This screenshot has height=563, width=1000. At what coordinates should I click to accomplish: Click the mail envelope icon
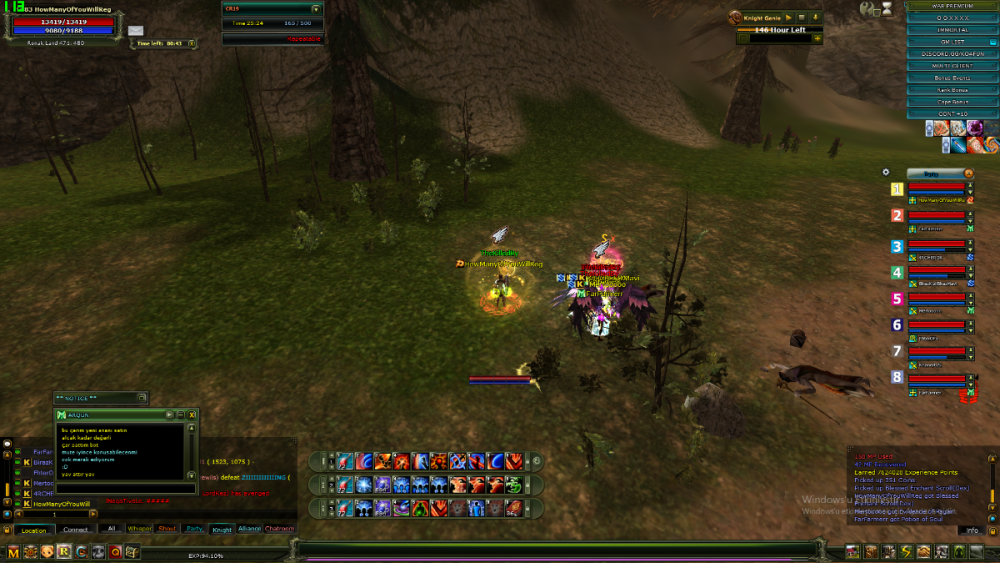[x=135, y=31]
